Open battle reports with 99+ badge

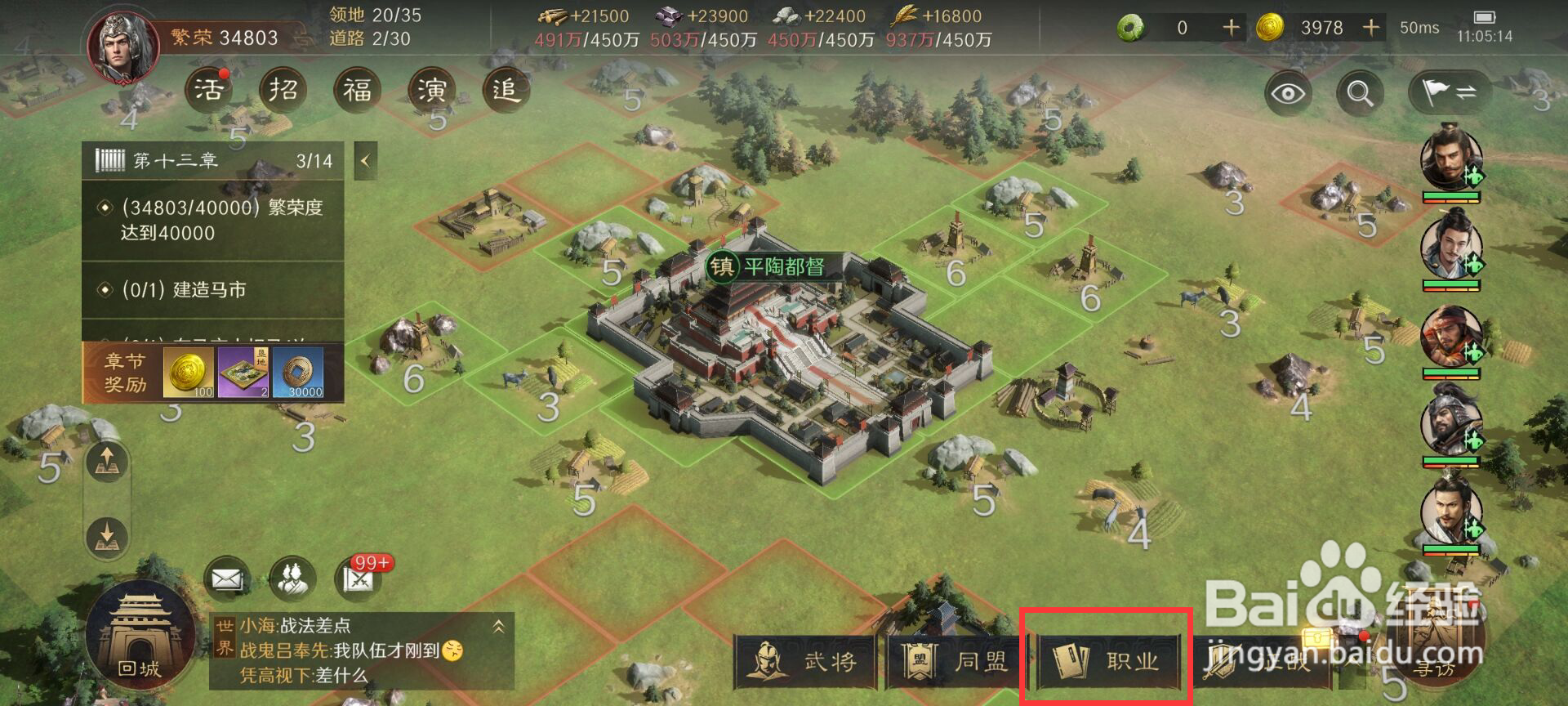(359, 579)
